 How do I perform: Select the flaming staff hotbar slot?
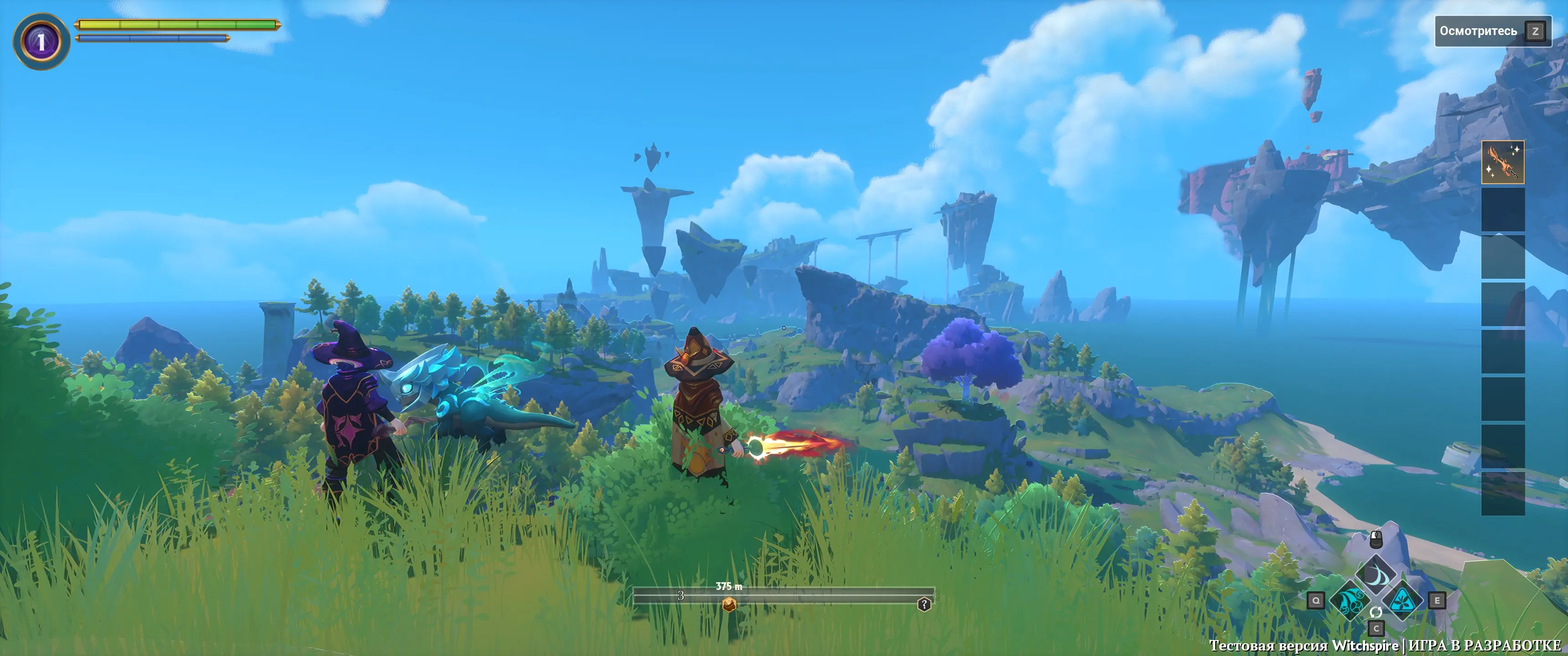tap(1502, 162)
